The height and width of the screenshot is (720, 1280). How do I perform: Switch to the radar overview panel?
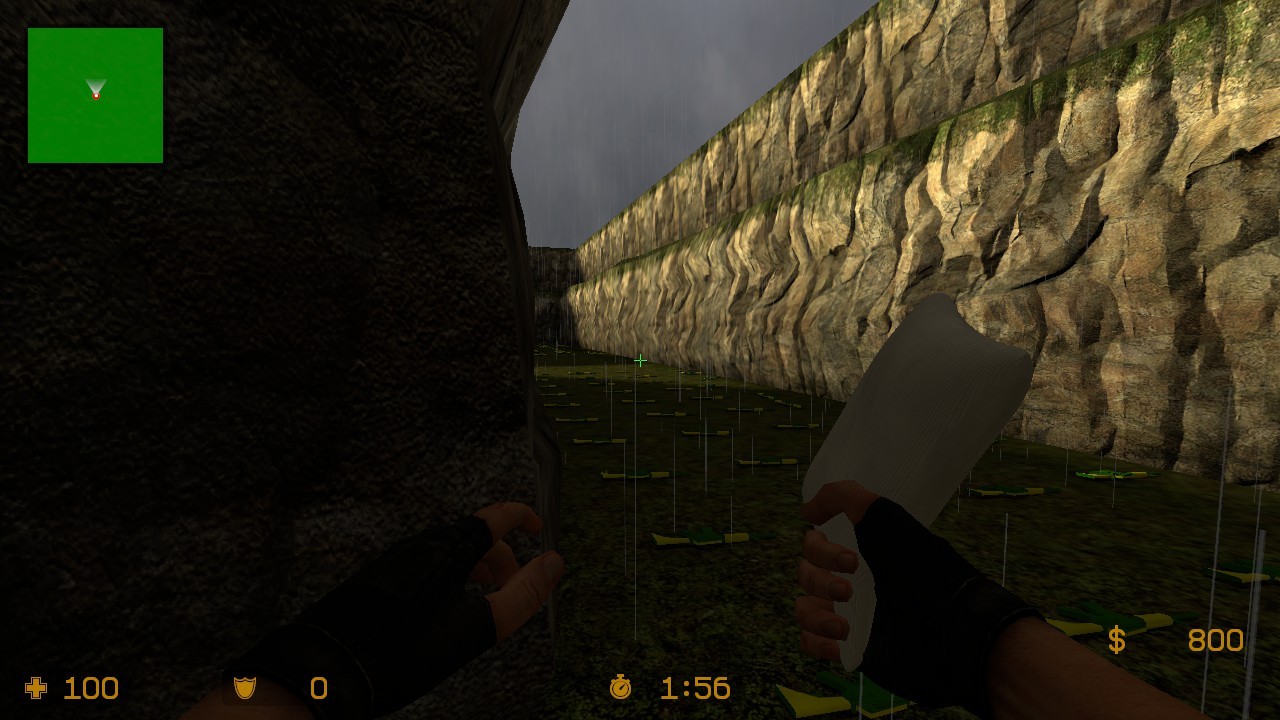[x=95, y=95]
